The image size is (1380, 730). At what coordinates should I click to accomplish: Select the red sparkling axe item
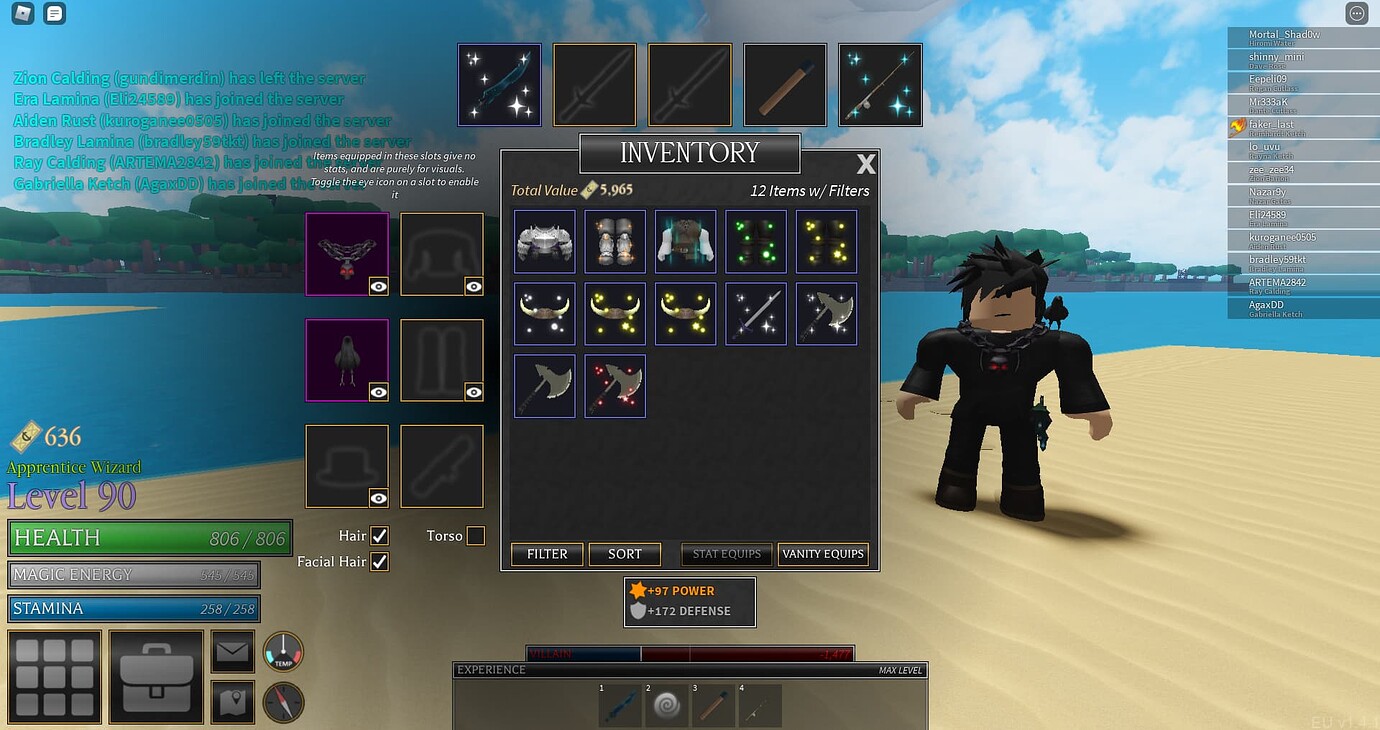pos(615,385)
